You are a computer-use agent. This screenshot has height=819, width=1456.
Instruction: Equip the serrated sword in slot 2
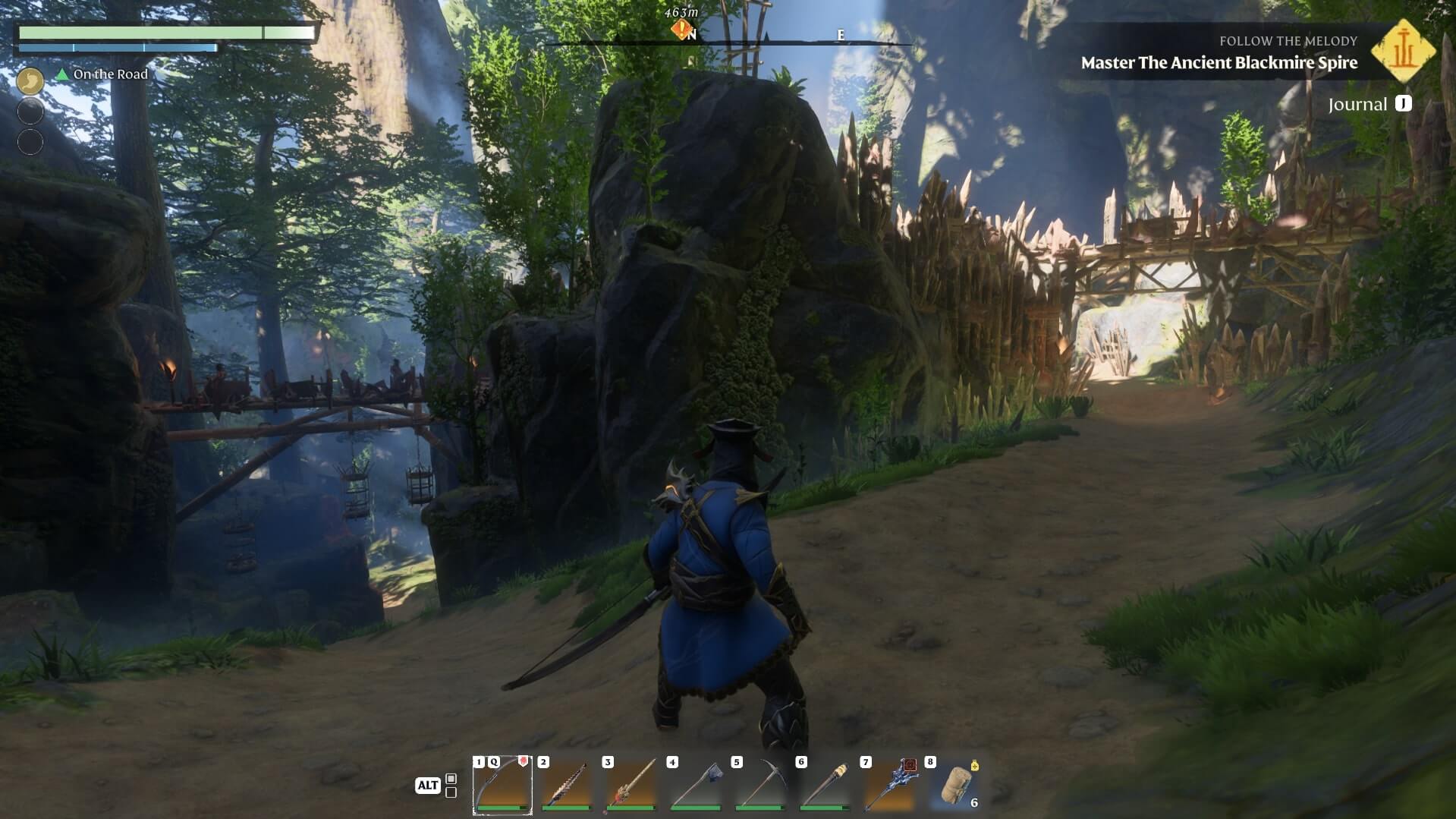coord(567,786)
